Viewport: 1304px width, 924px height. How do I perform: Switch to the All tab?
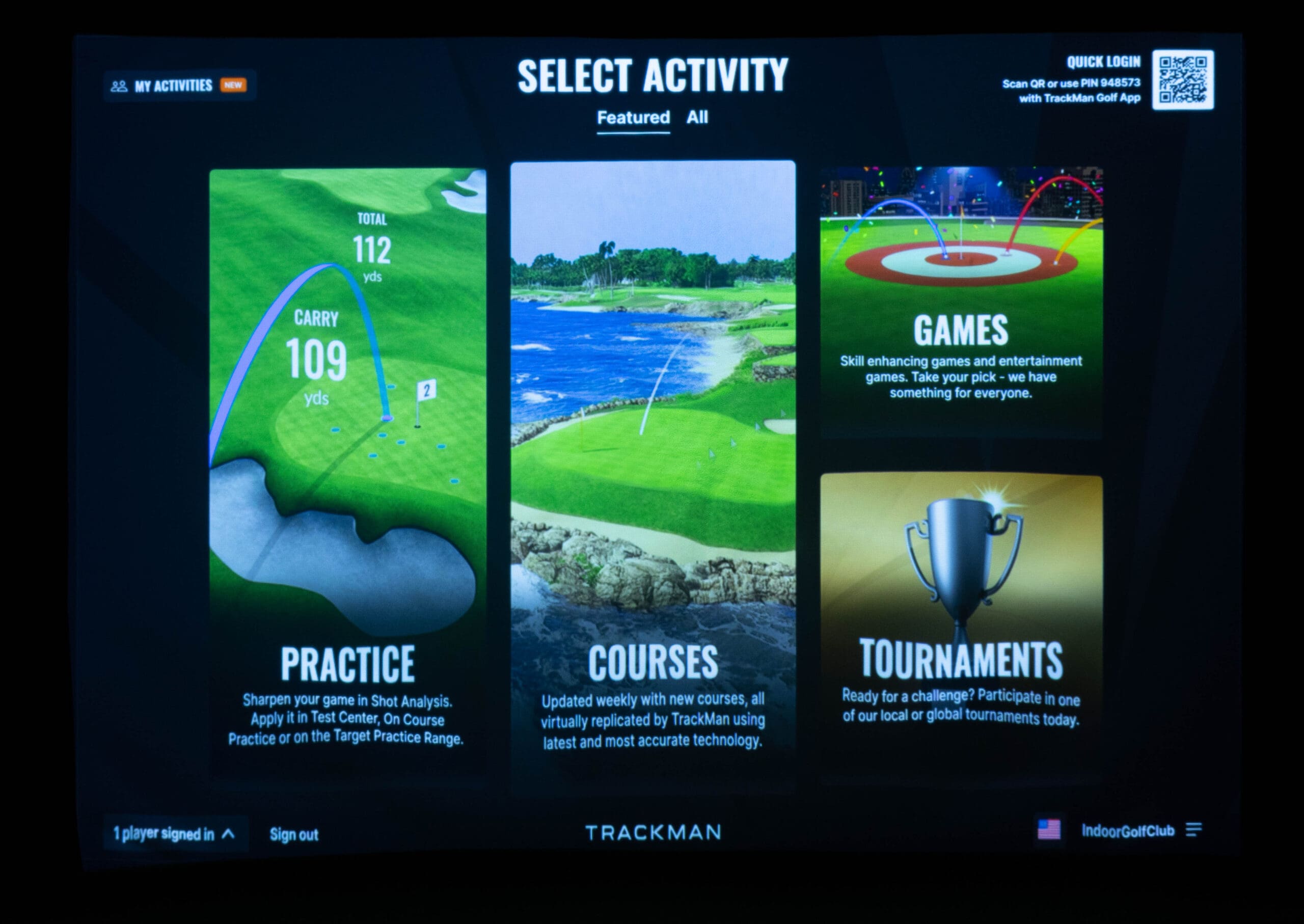click(x=697, y=117)
